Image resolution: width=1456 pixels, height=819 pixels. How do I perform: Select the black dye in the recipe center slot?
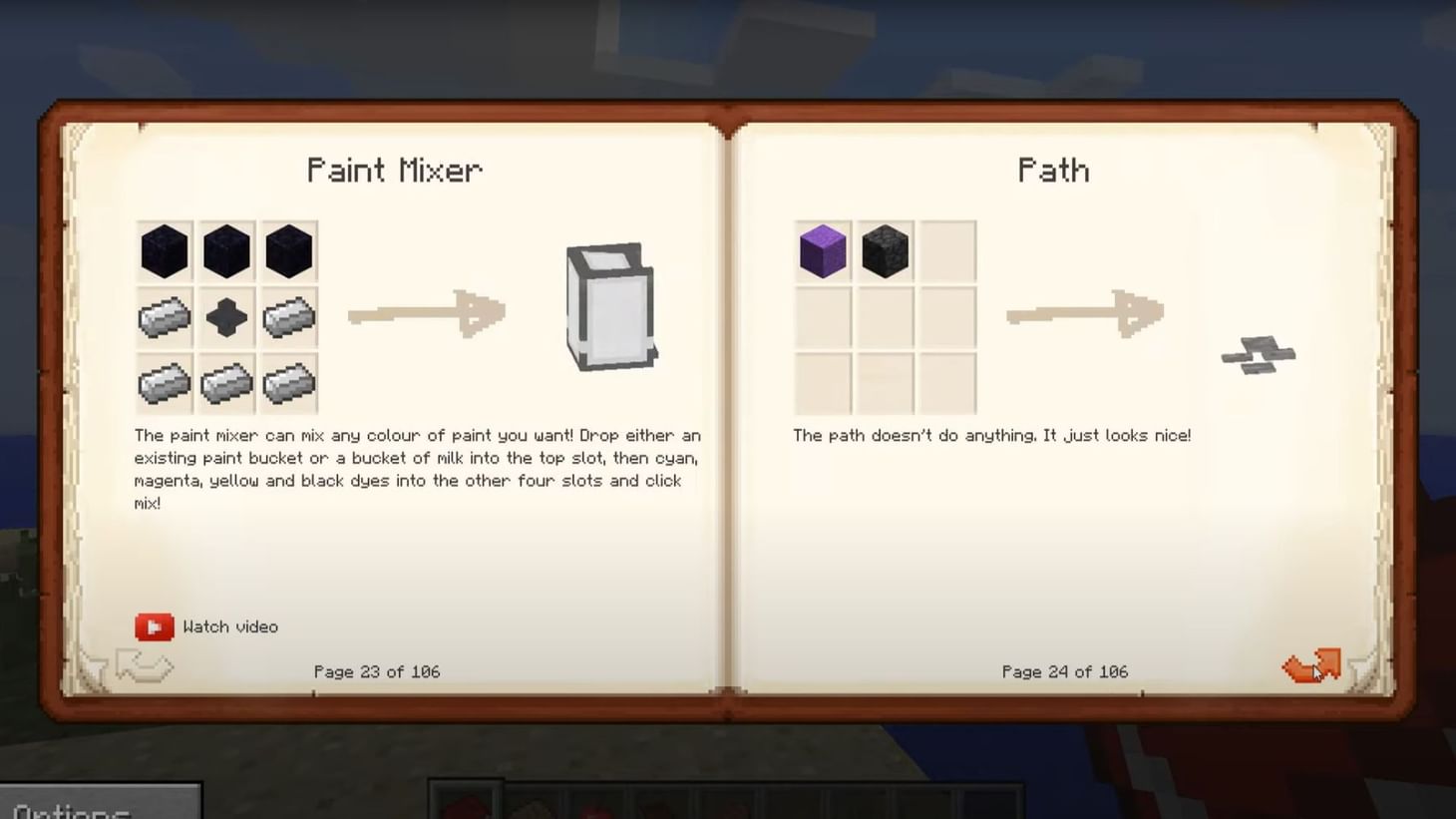(225, 315)
